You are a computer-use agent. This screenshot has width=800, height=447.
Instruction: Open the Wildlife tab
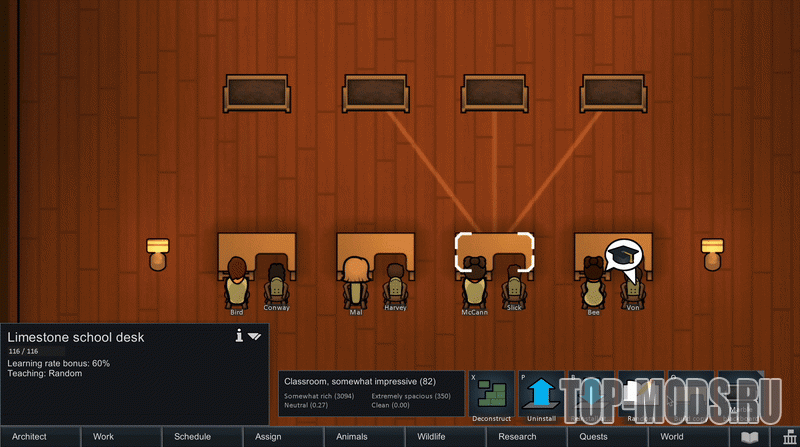coord(445,437)
